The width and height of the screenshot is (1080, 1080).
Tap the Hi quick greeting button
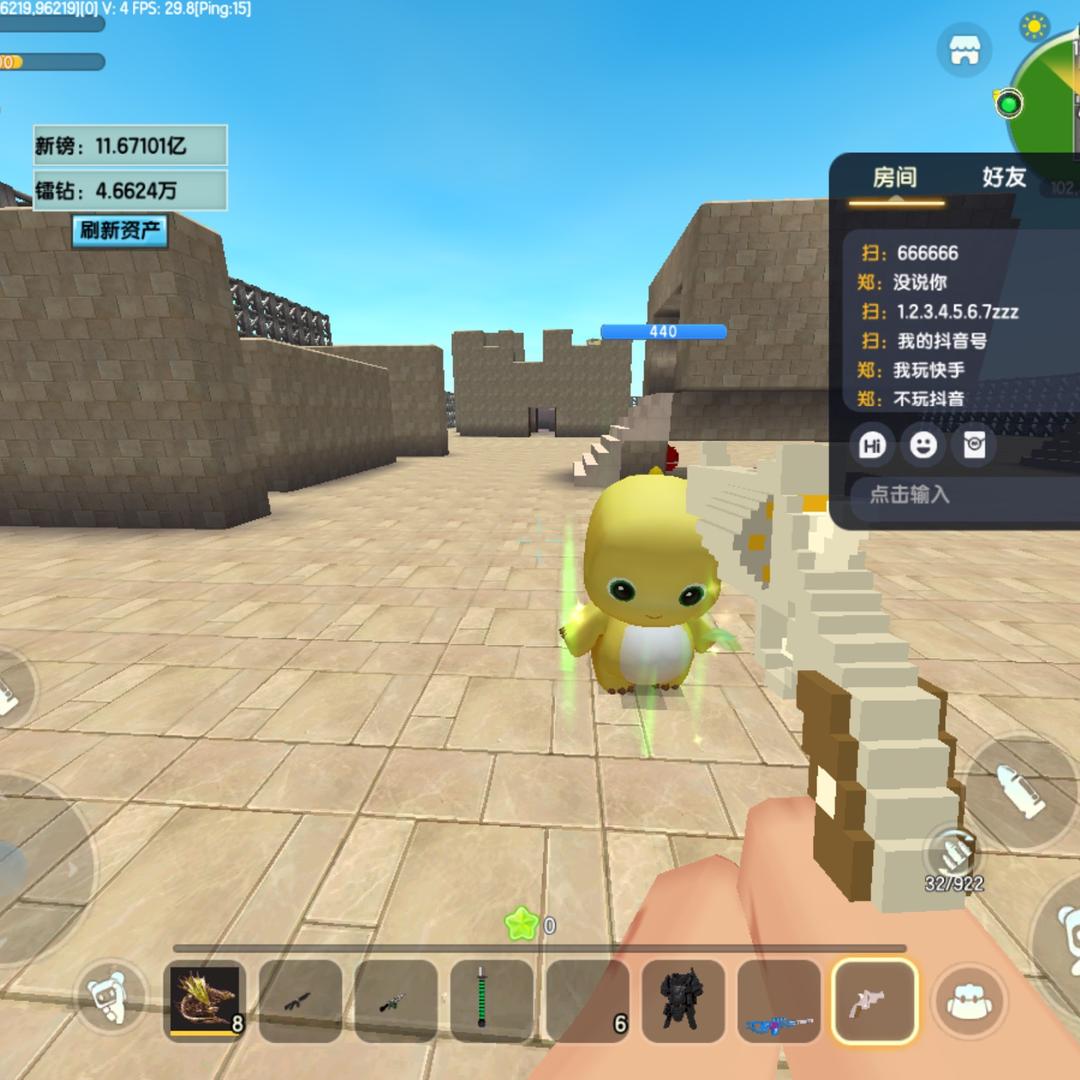pyautogui.click(x=872, y=445)
